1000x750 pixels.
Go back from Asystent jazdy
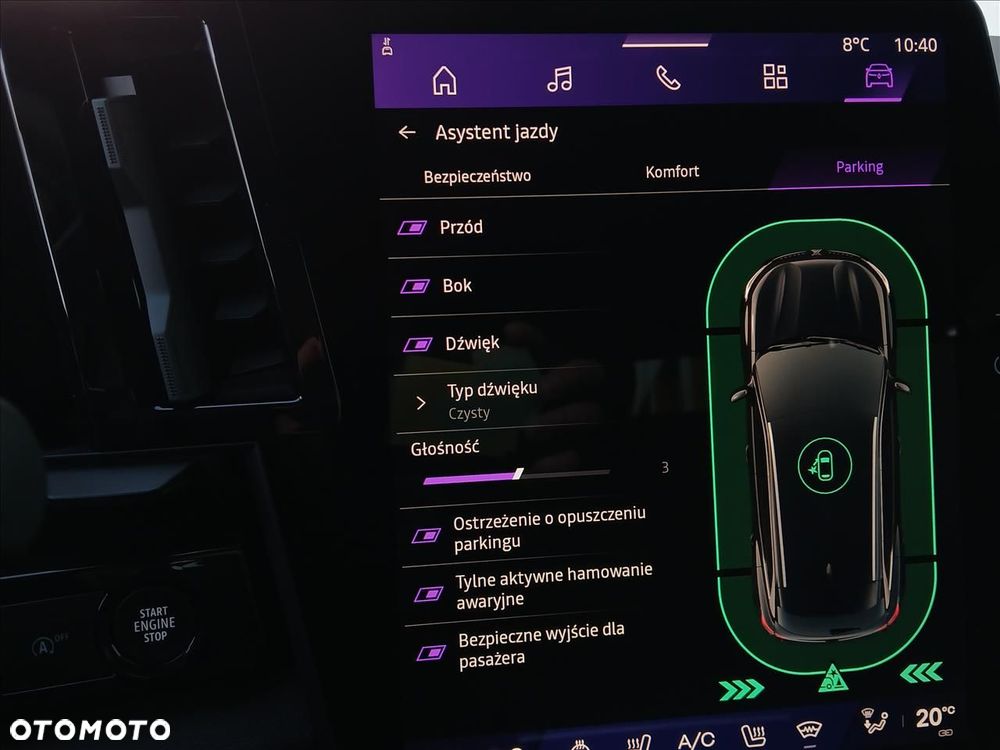pyautogui.click(x=406, y=132)
